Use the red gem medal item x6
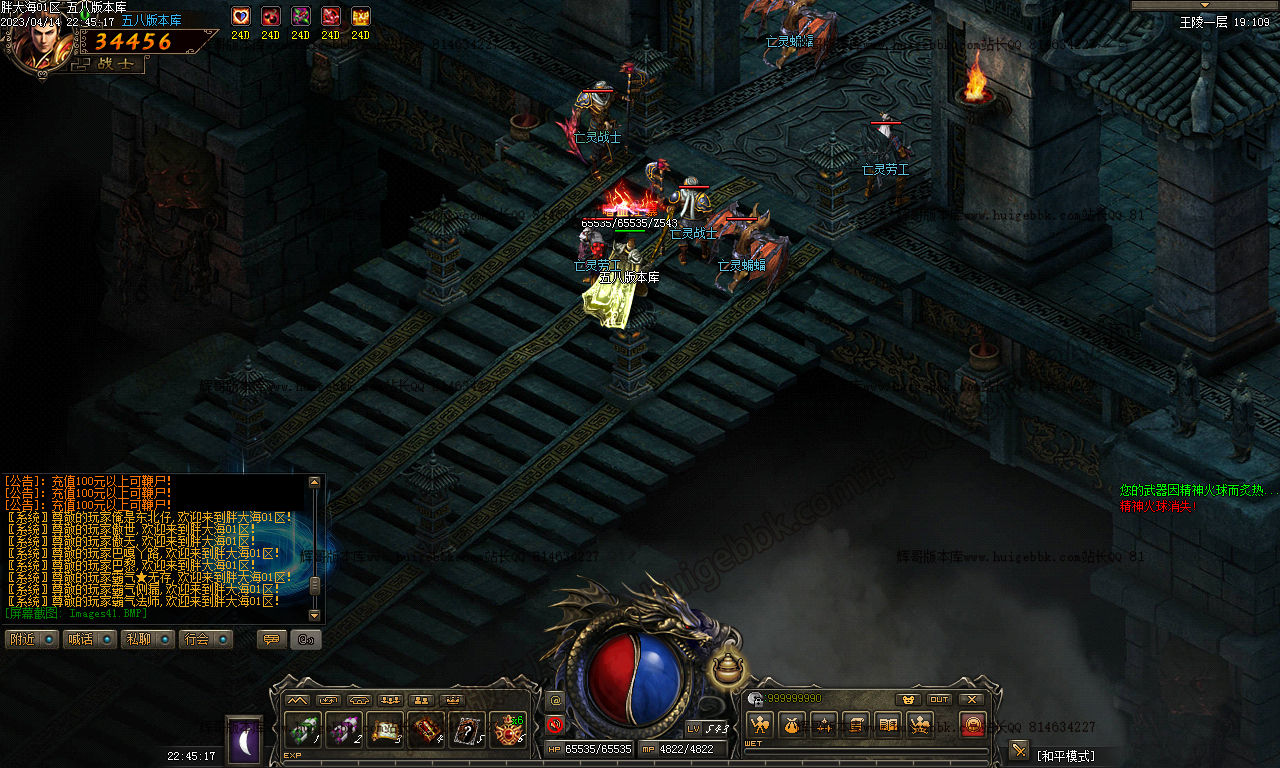The height and width of the screenshot is (768, 1280). click(x=508, y=731)
